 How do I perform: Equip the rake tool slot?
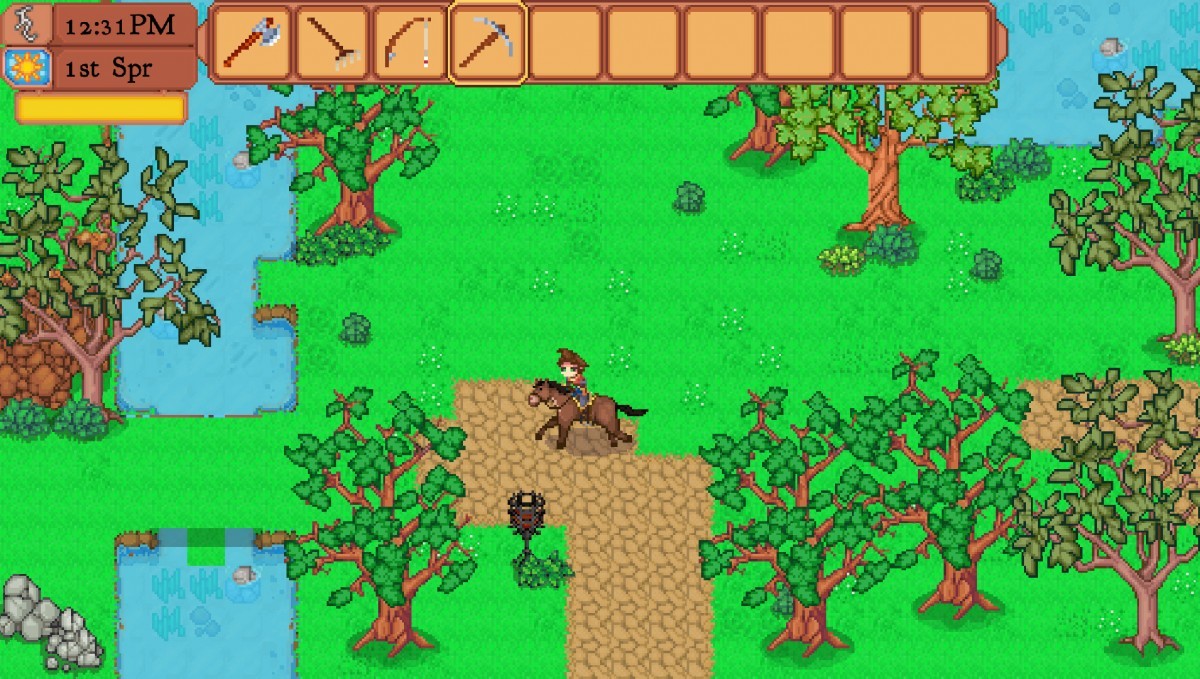(x=331, y=42)
